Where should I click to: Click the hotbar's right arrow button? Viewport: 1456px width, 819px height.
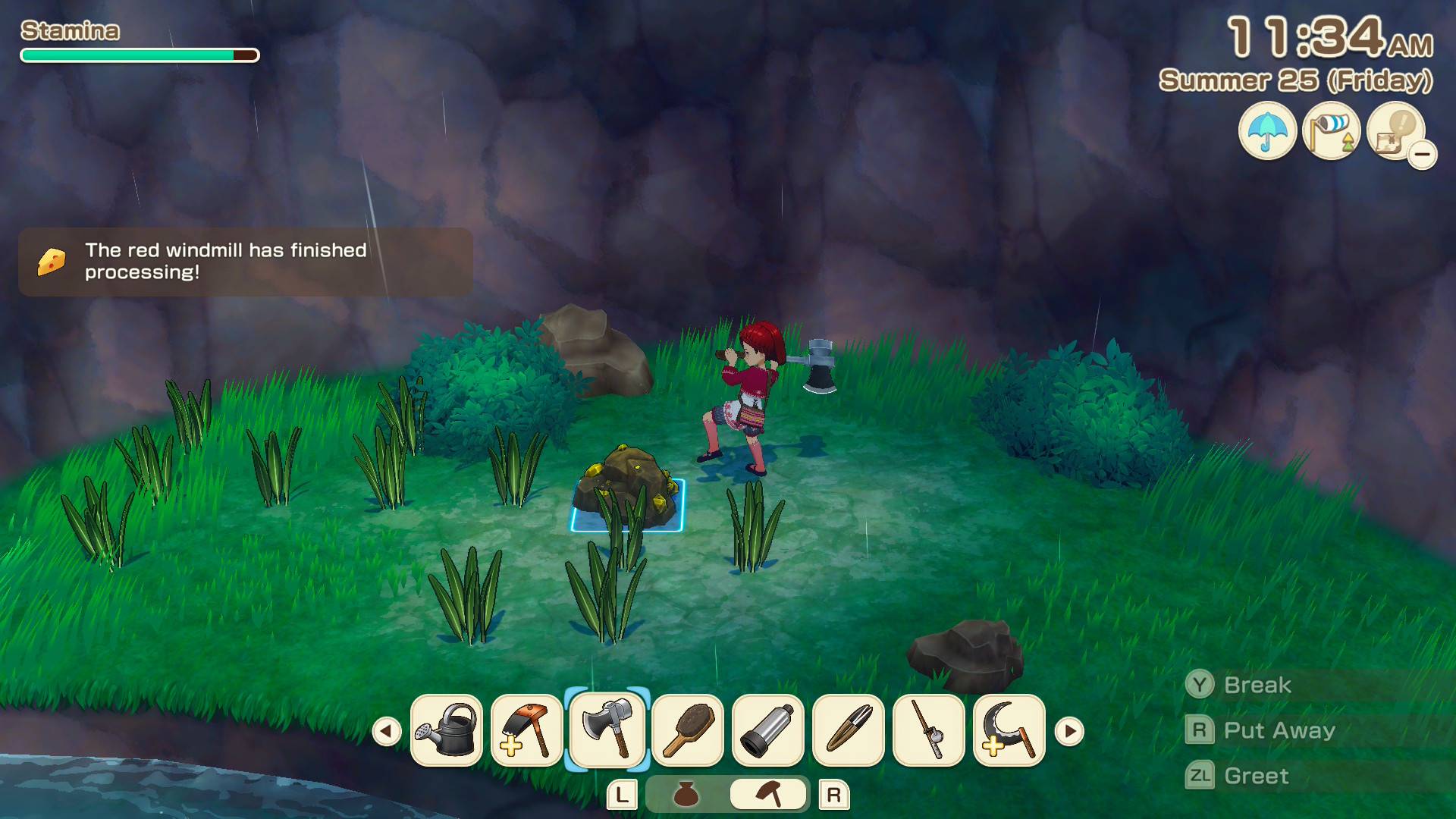[x=1069, y=732]
